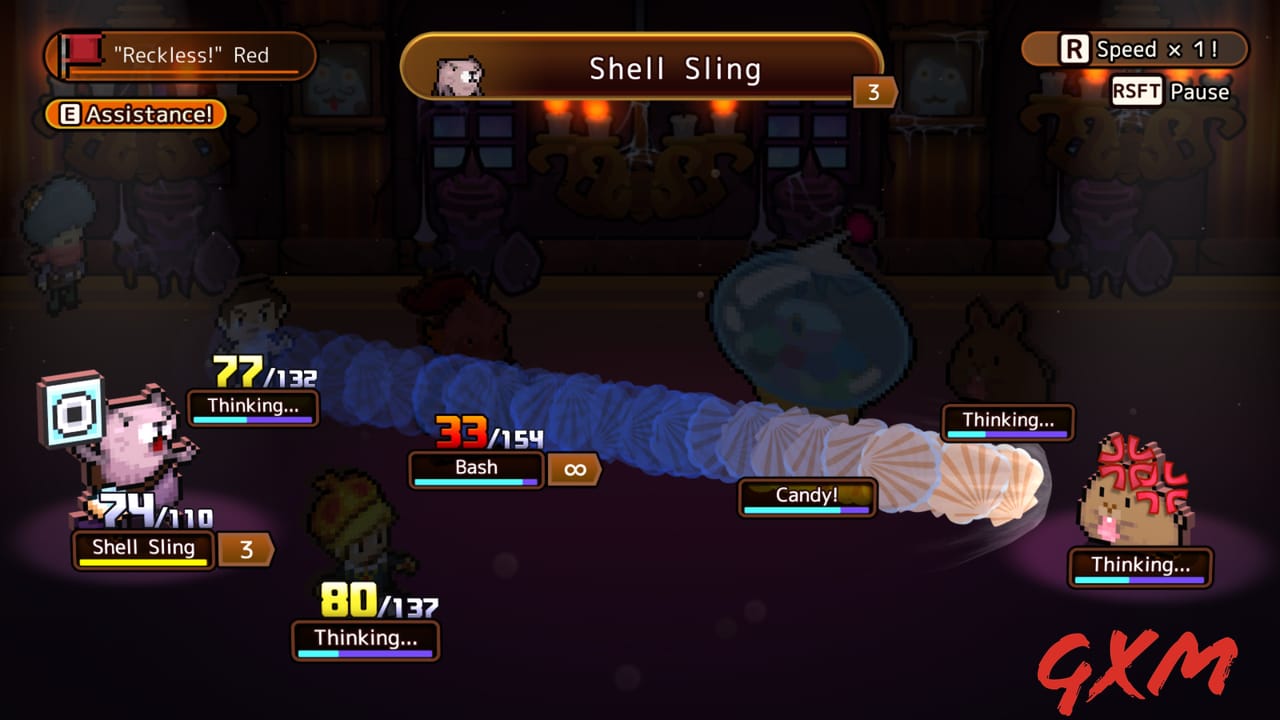1280x720 pixels.
Task: Click the "Reckless!" Red title banner
Action: (180, 55)
